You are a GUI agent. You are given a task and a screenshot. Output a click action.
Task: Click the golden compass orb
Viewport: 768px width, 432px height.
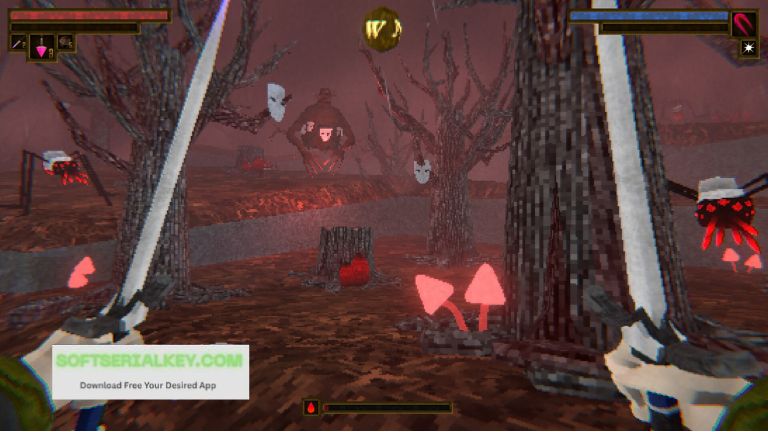pyautogui.click(x=381, y=27)
